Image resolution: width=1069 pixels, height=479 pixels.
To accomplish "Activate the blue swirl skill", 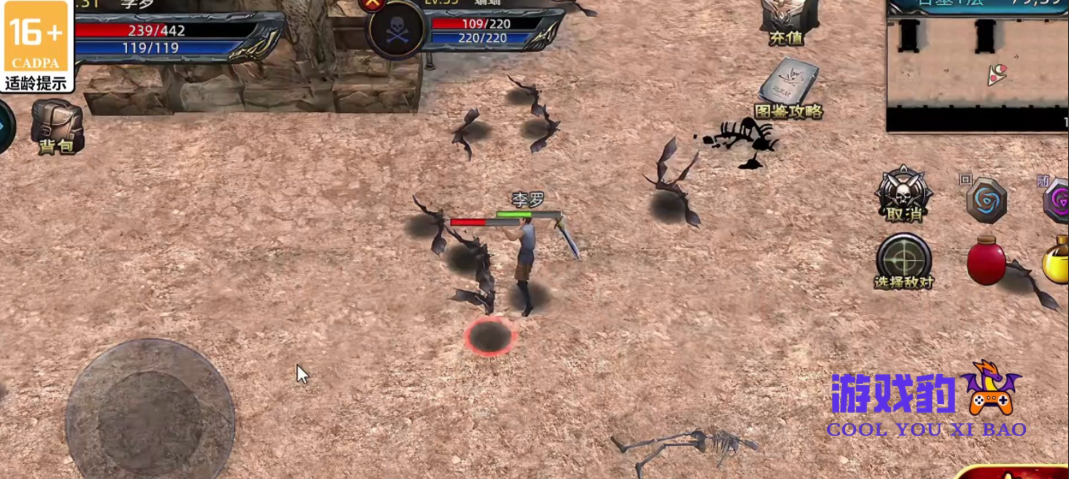I will pyautogui.click(x=987, y=200).
